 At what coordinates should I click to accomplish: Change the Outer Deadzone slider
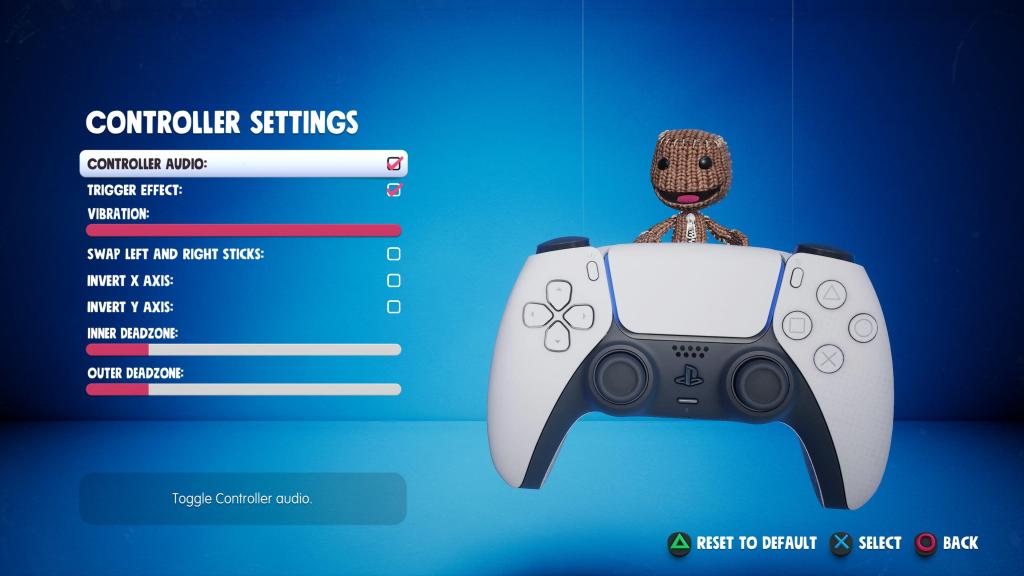[x=243, y=389]
